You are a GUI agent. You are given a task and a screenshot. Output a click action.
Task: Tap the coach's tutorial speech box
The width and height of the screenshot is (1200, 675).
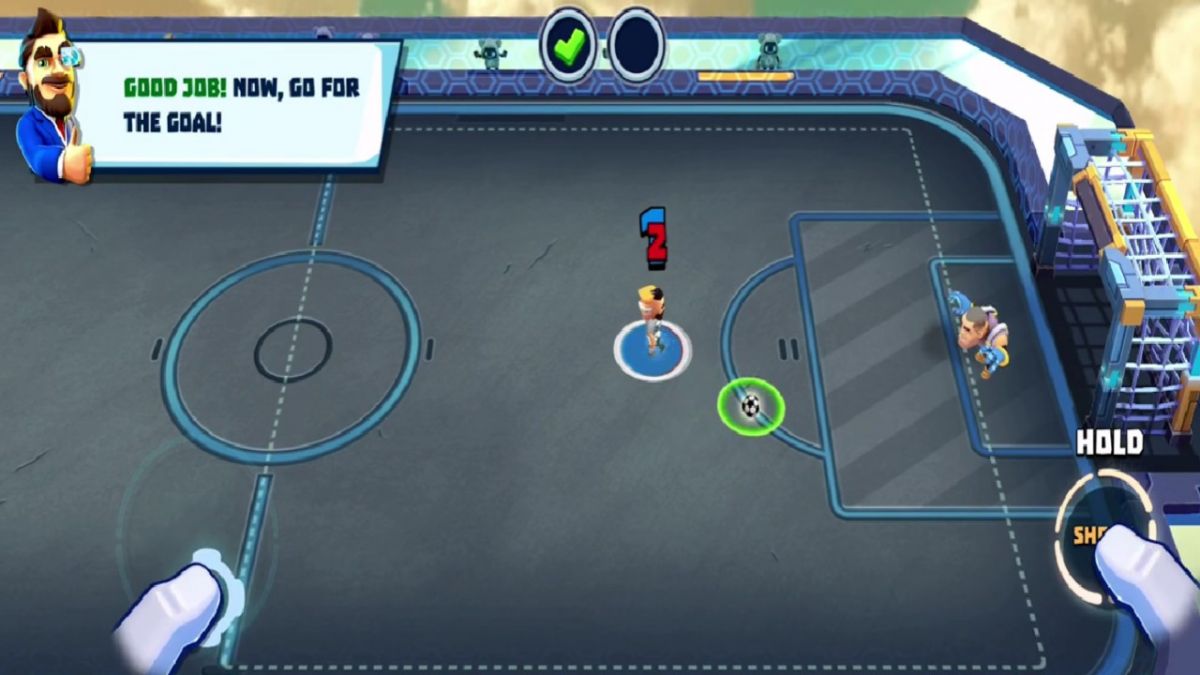pos(240,104)
